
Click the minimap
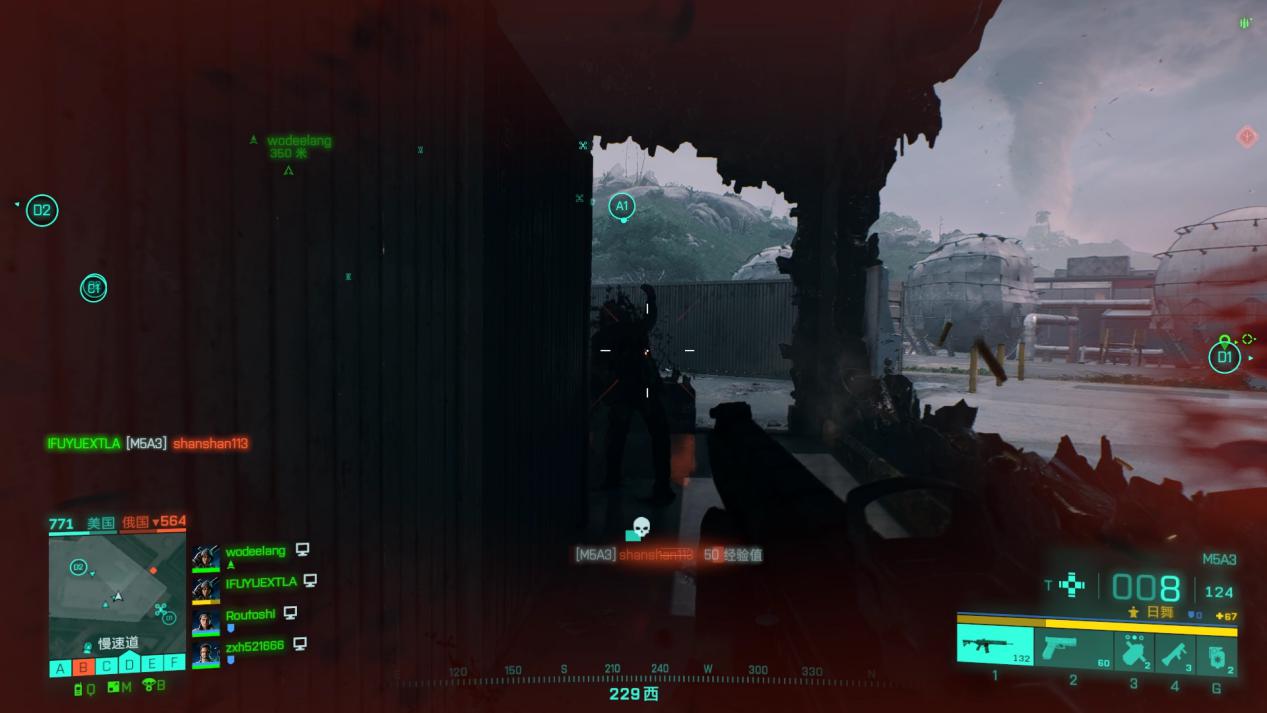pos(117,596)
